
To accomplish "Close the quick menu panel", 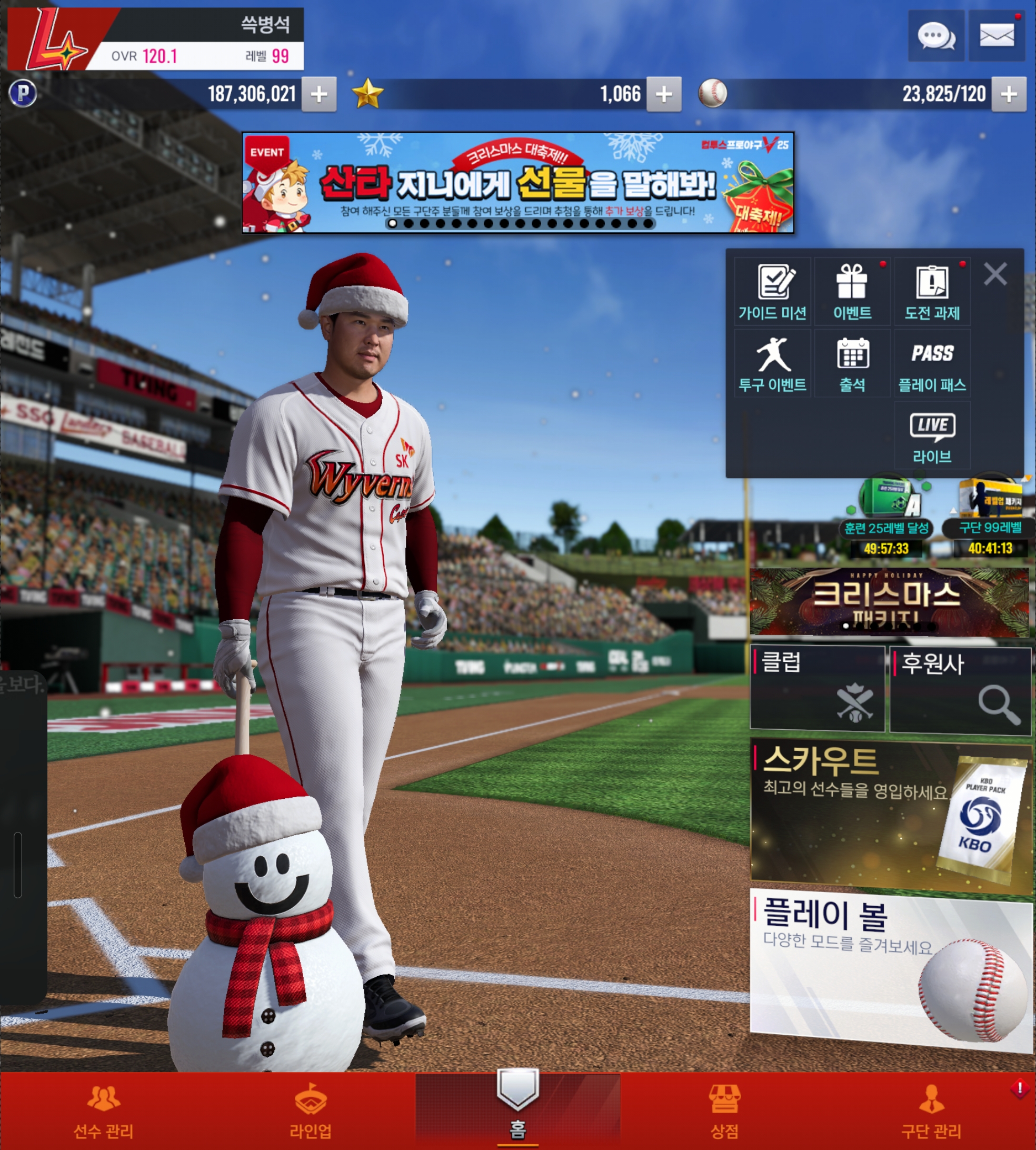I will [995, 274].
